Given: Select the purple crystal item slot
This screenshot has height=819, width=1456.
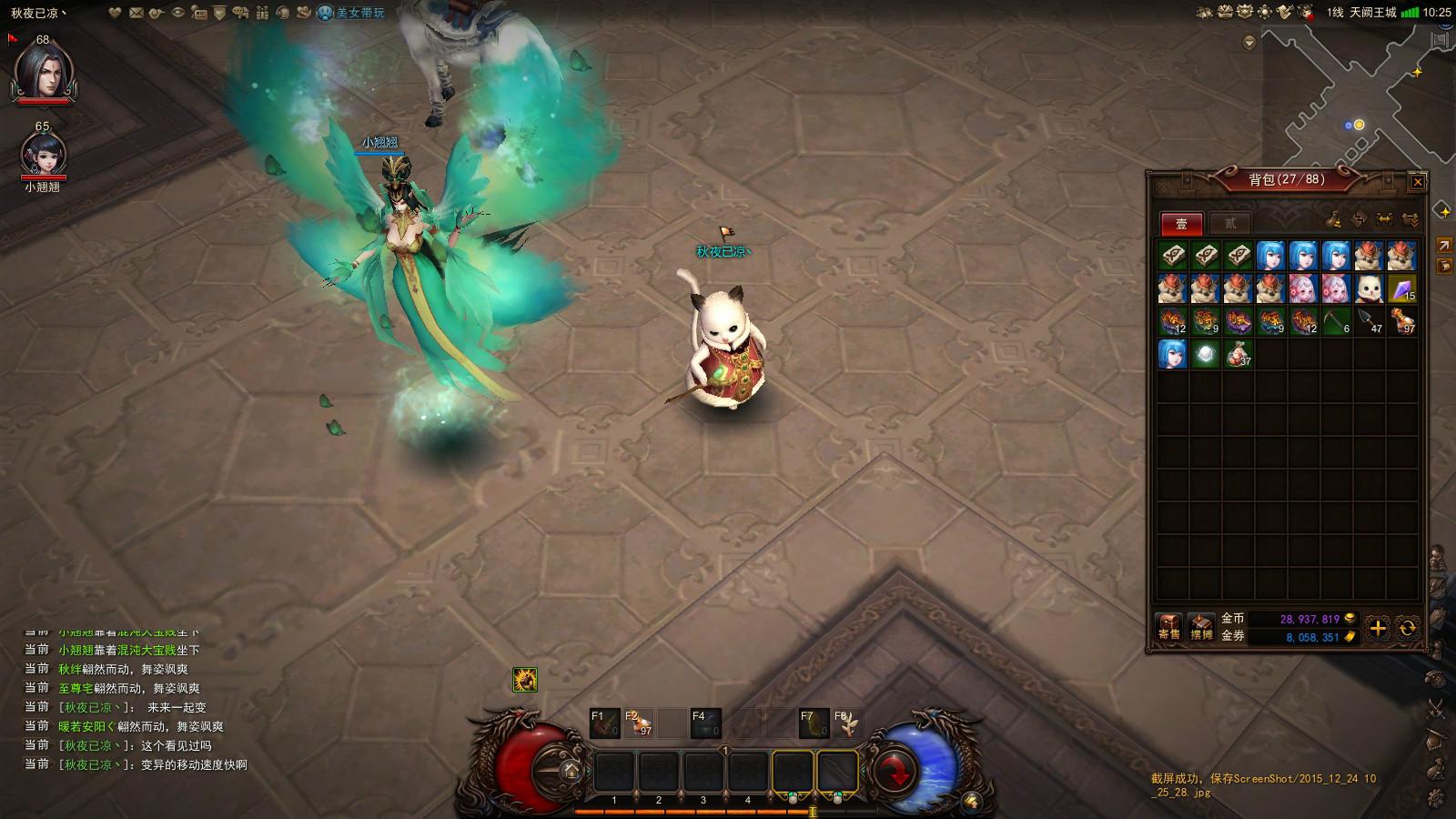Looking at the screenshot, I should click(1402, 289).
